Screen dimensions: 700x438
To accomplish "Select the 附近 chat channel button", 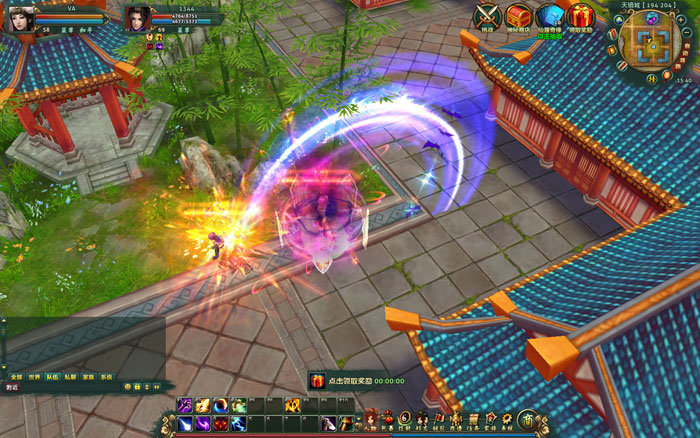I will [x=13, y=387].
